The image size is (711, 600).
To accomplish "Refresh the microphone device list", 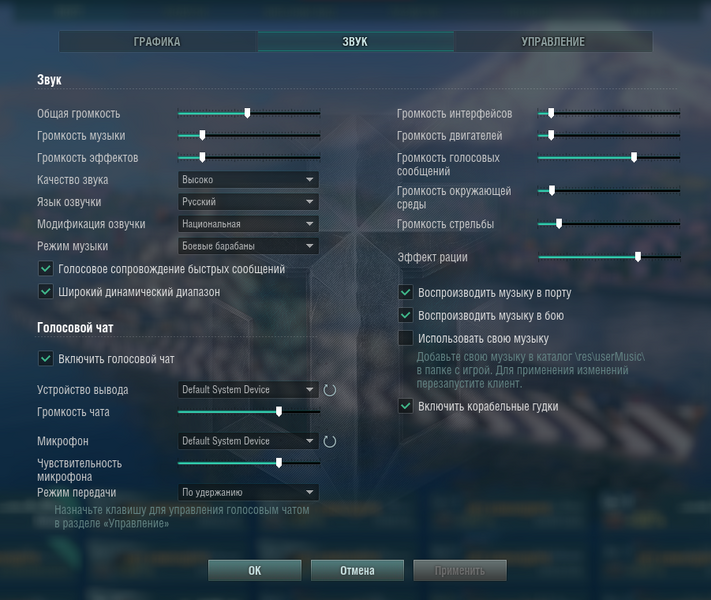I will [x=329, y=441].
